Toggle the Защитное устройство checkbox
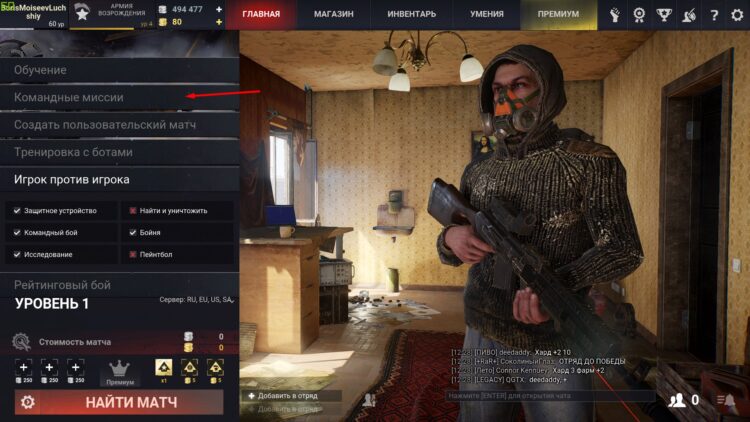Image resolution: width=750 pixels, height=422 pixels. coord(16,211)
